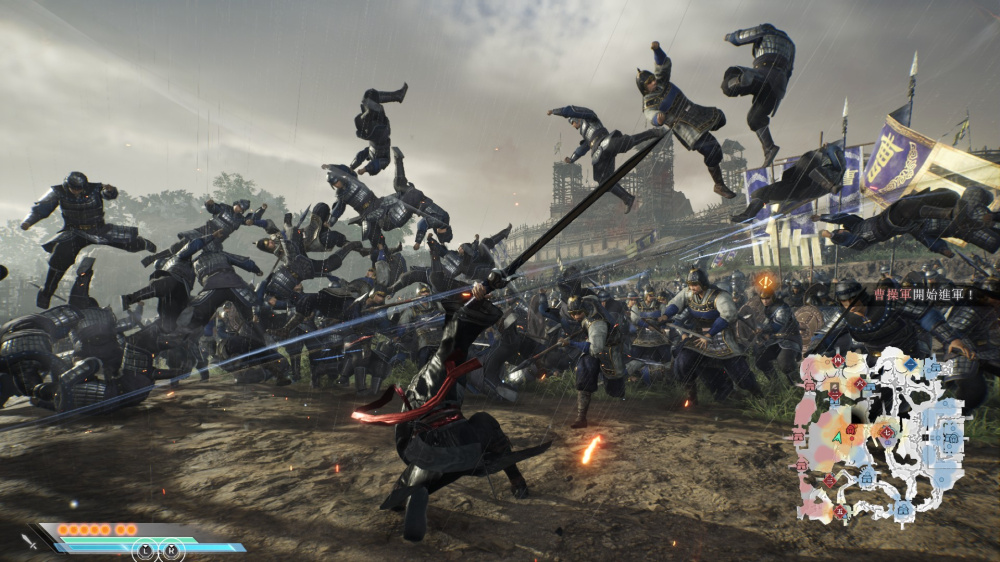Select the sword weapon icon
The width and height of the screenshot is (1000, 562).
pos(30,541)
